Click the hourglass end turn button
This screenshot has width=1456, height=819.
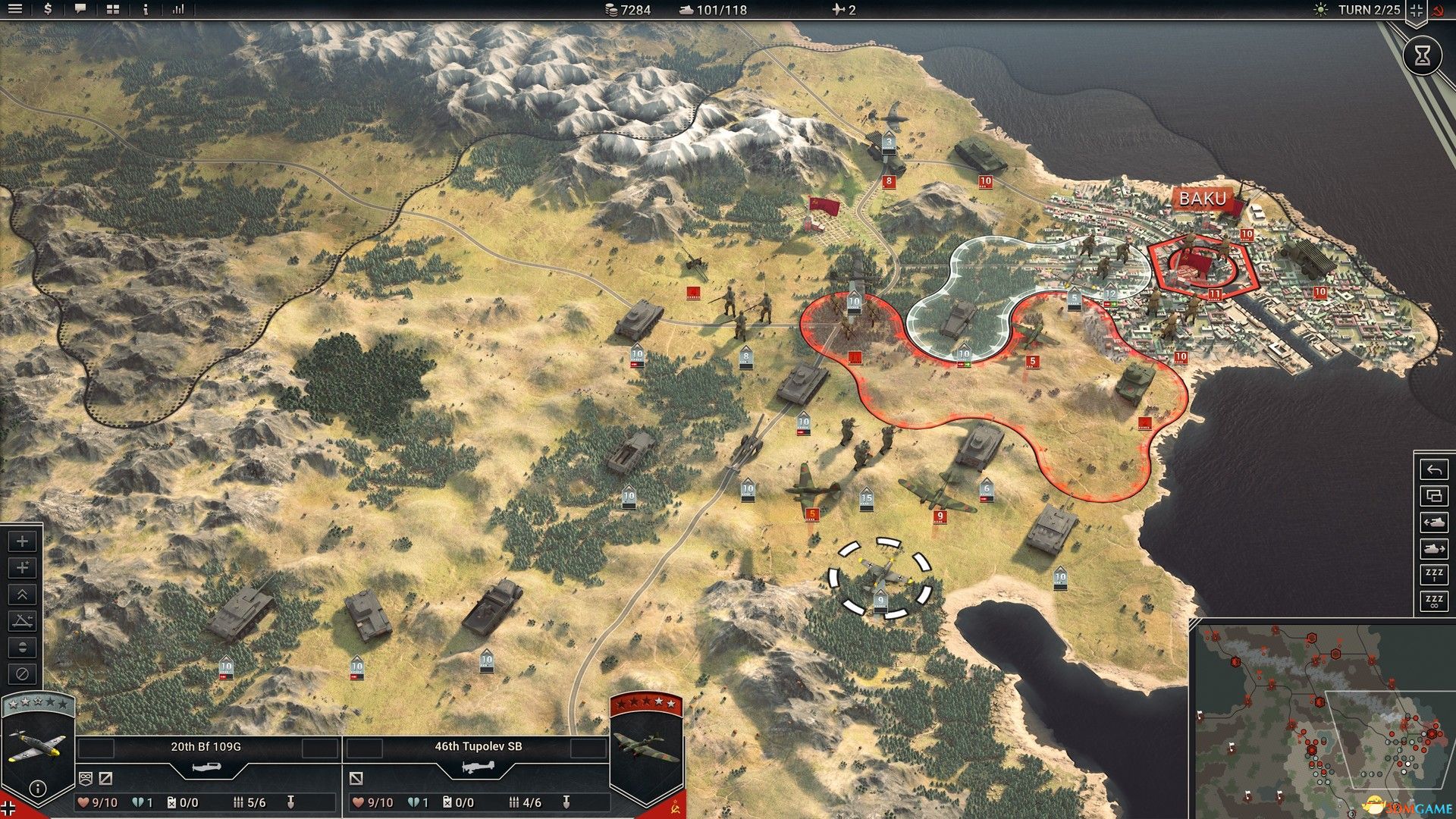1424,55
